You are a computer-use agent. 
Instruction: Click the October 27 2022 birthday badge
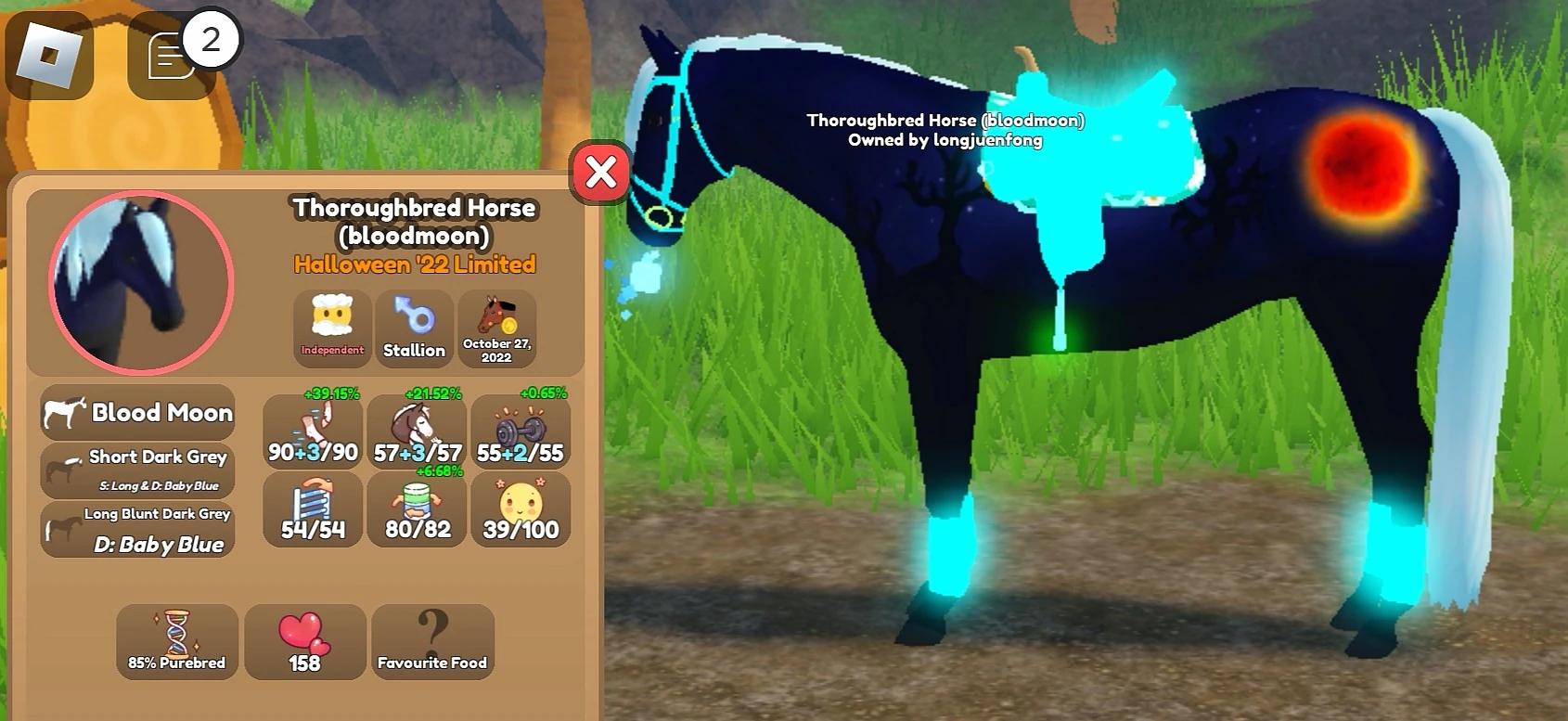(496, 328)
